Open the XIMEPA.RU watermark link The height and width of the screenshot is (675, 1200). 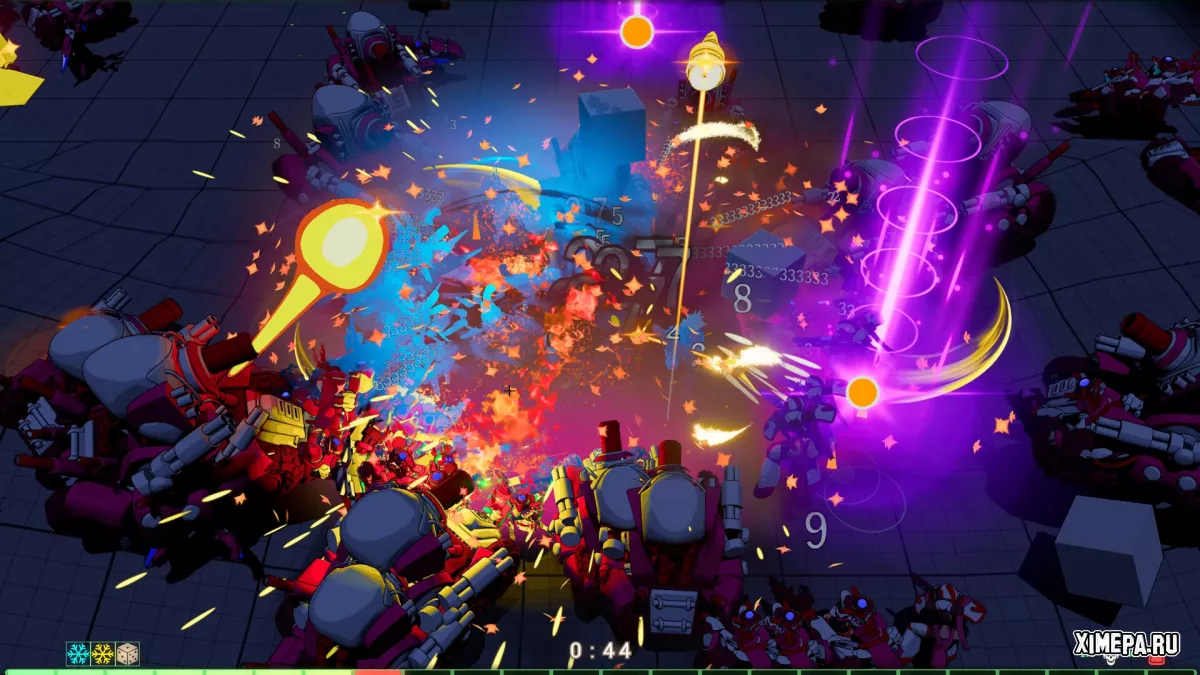pyautogui.click(x=1126, y=643)
